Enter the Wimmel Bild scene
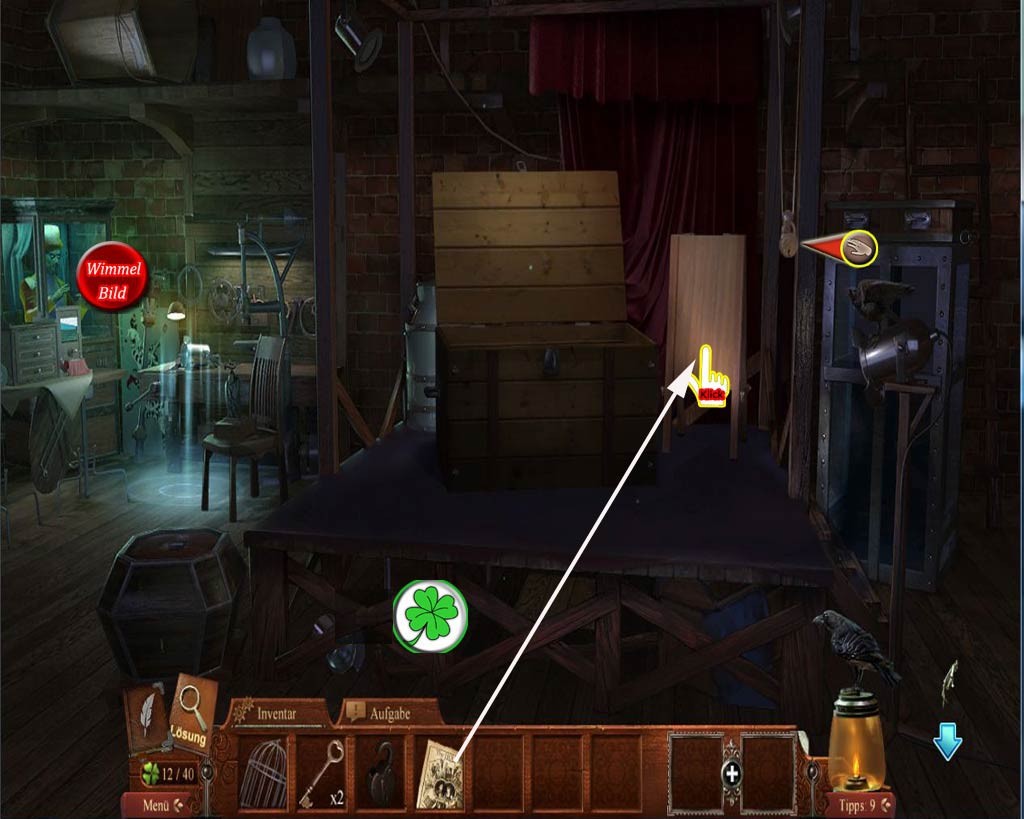The height and width of the screenshot is (819, 1024). [x=113, y=277]
